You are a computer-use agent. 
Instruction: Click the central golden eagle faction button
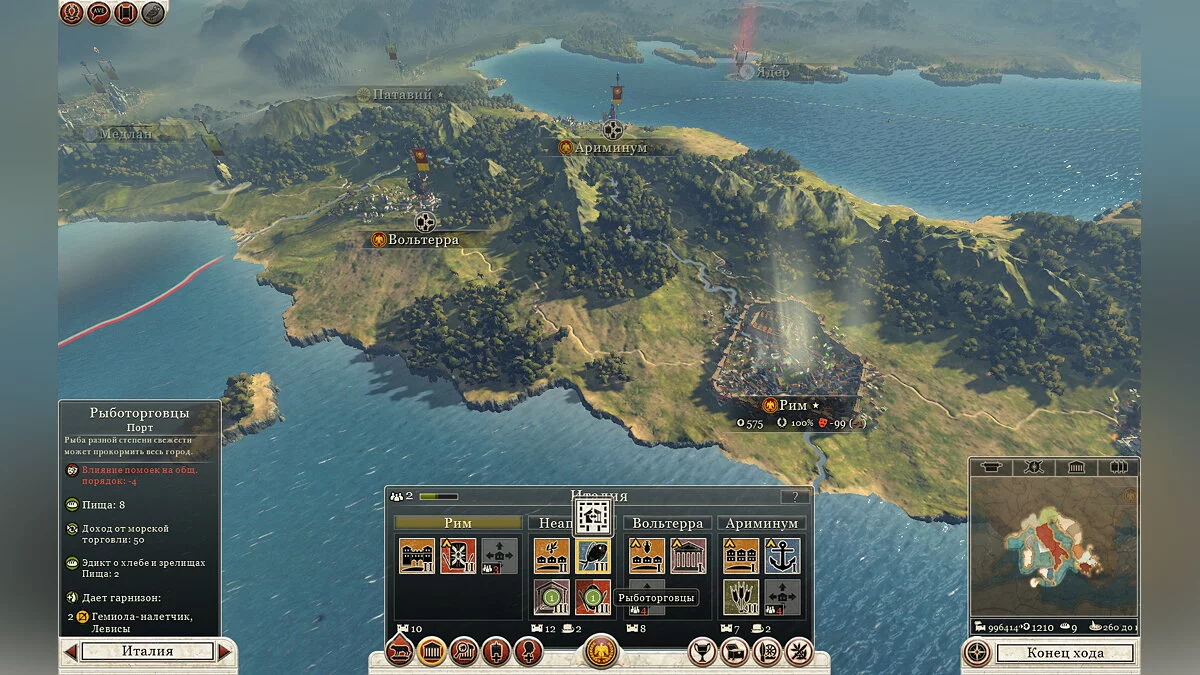[601, 652]
